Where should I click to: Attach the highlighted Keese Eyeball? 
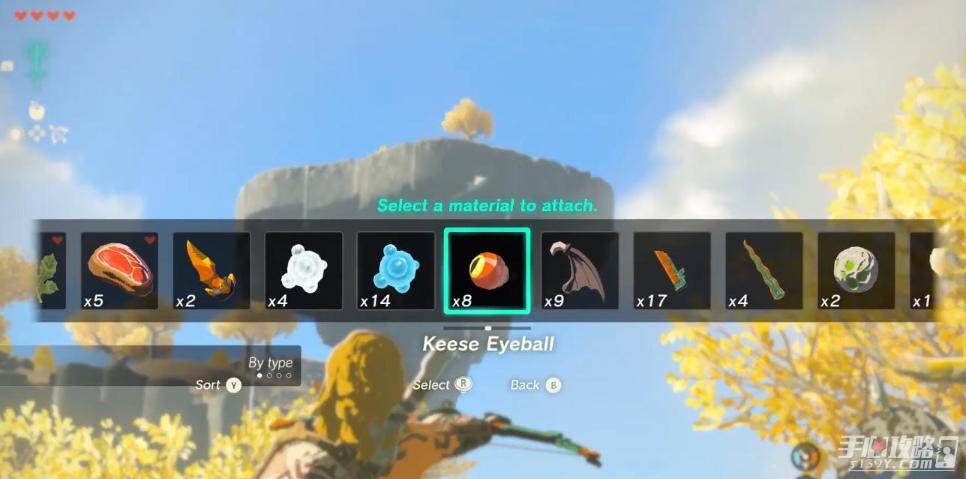(487, 270)
